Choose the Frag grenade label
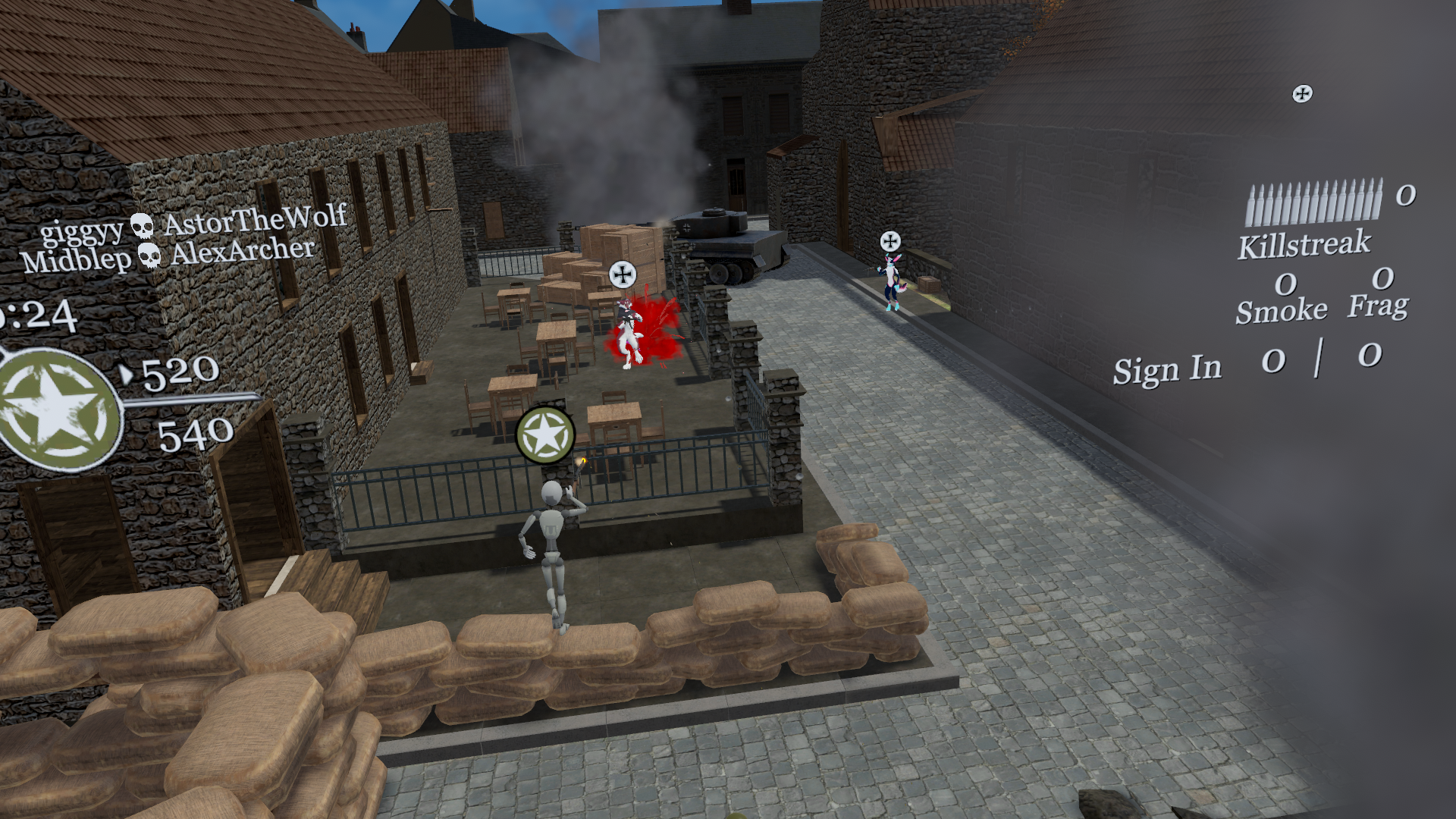1456x819 pixels. 1378,306
